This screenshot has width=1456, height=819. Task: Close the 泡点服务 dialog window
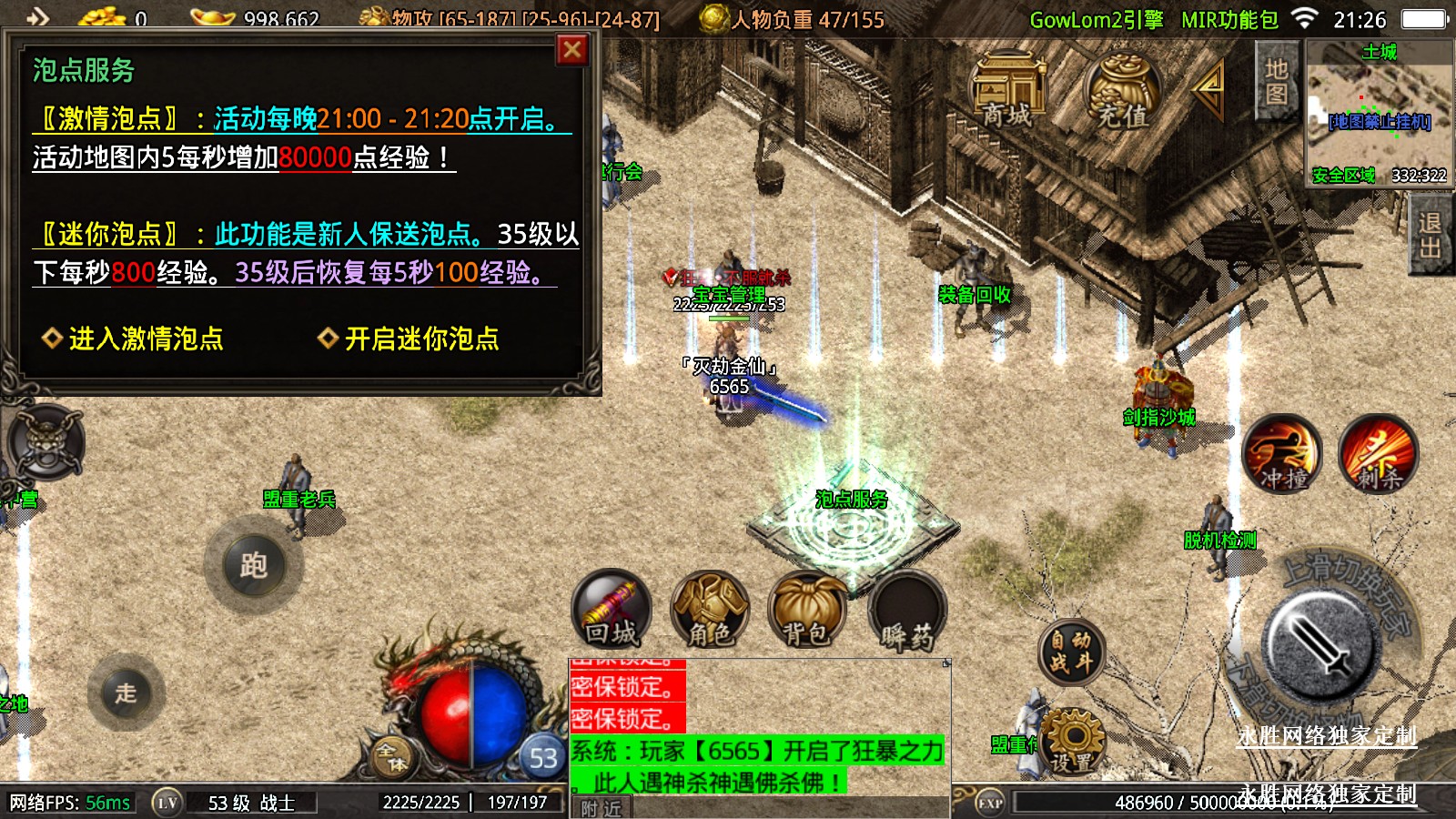click(571, 50)
